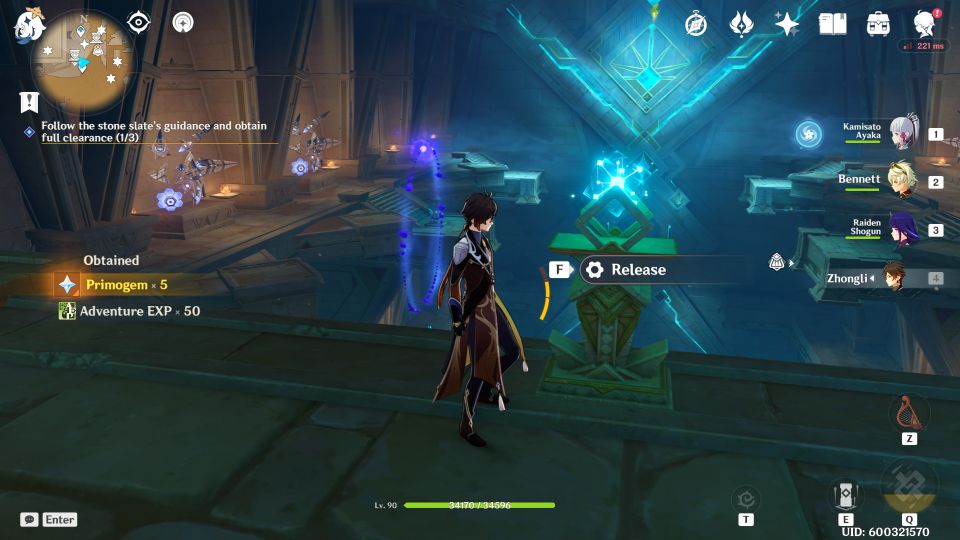Open the backpack inventory
Screen dimensions: 960x540
[878, 24]
